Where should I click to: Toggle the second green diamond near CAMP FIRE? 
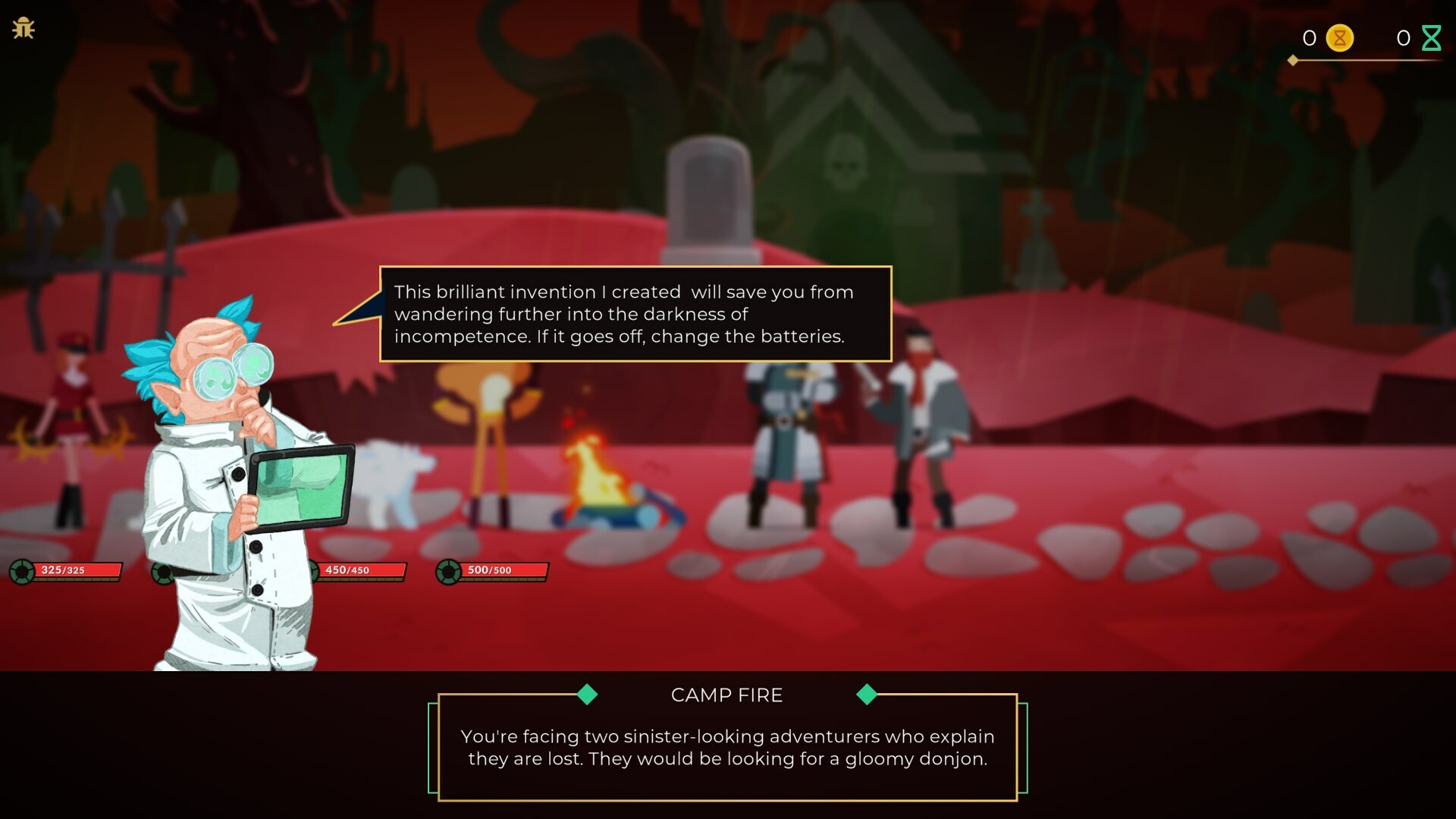pos(867,695)
